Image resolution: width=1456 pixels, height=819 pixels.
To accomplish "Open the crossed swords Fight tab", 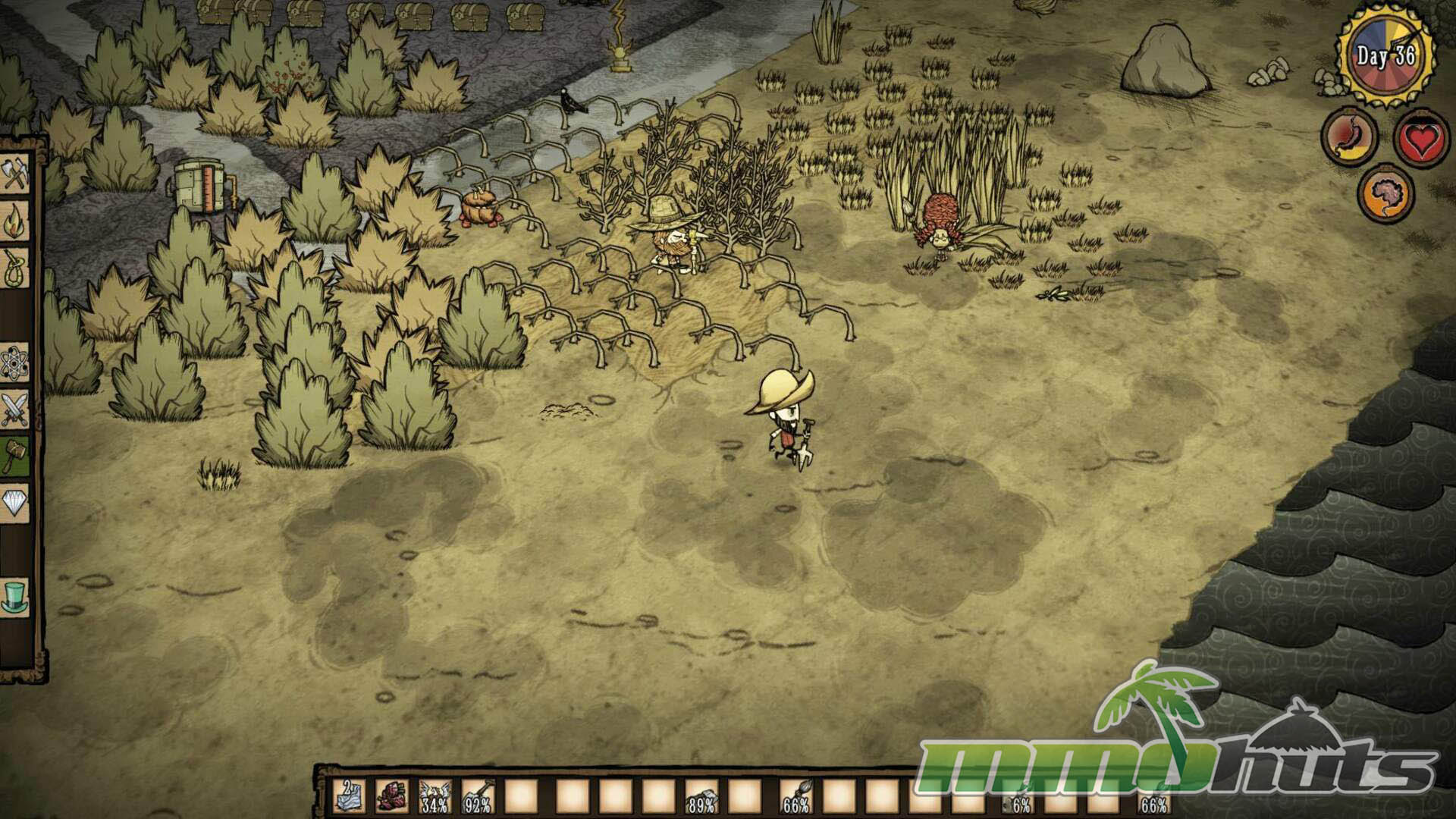I will (x=15, y=410).
